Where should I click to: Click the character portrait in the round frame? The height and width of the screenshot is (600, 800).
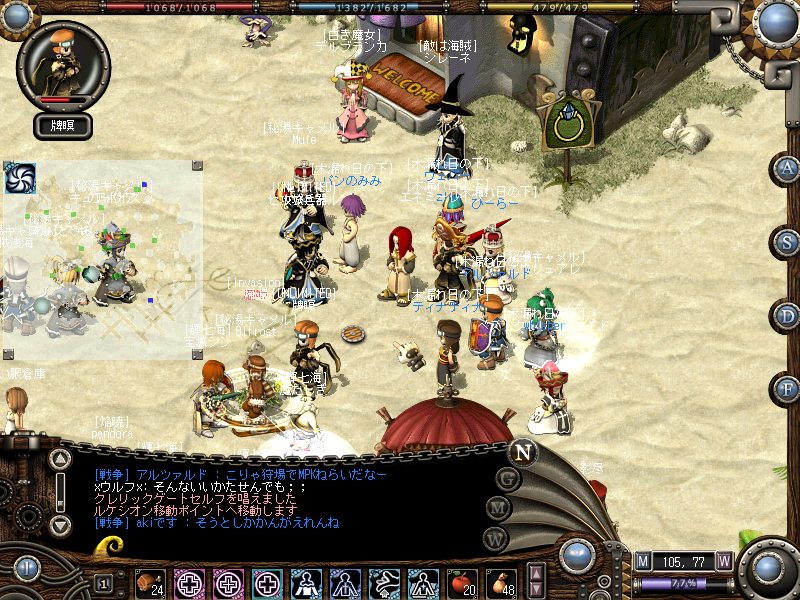60,62
